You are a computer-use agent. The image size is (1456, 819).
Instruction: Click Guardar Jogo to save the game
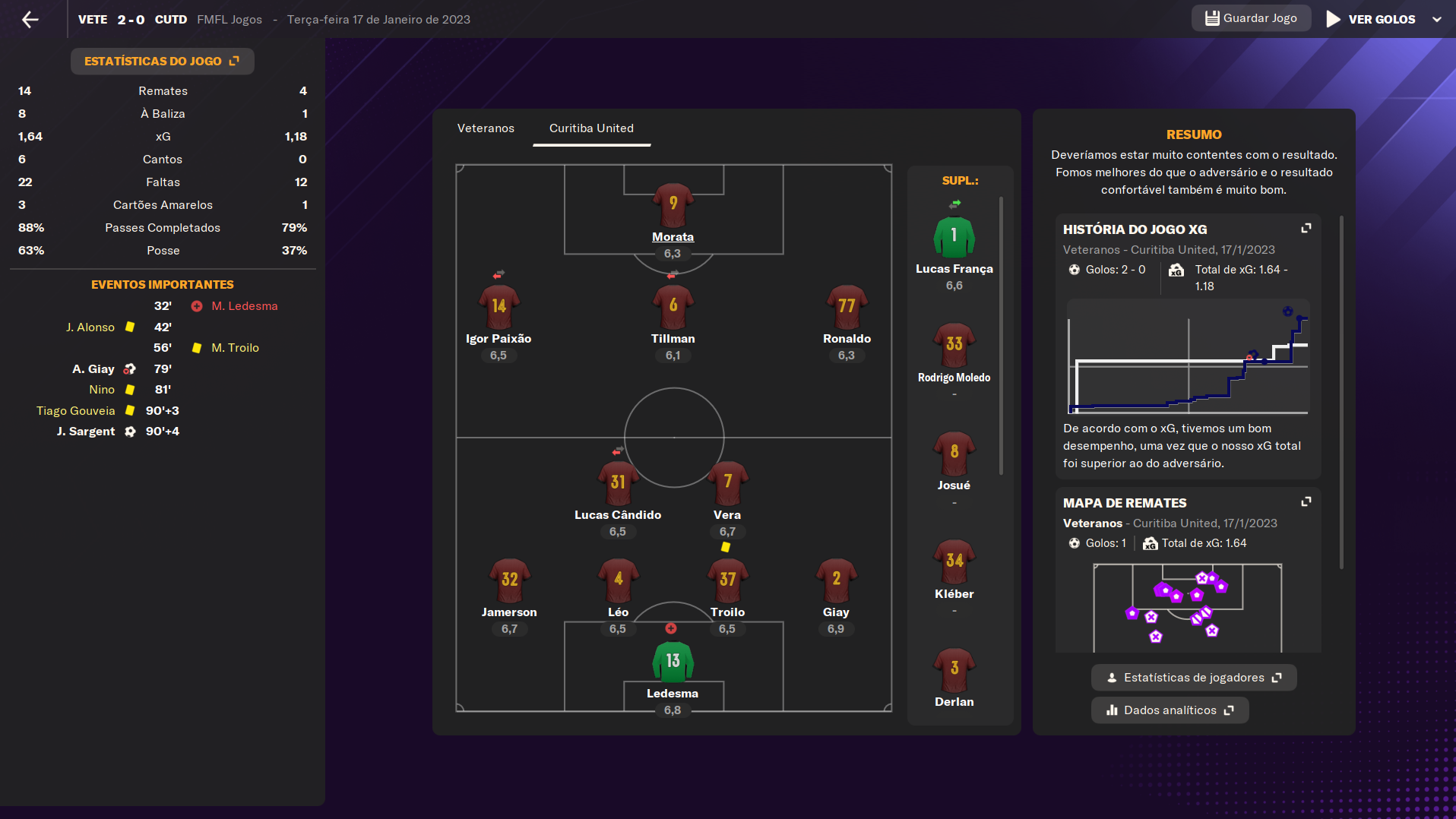1251,18
